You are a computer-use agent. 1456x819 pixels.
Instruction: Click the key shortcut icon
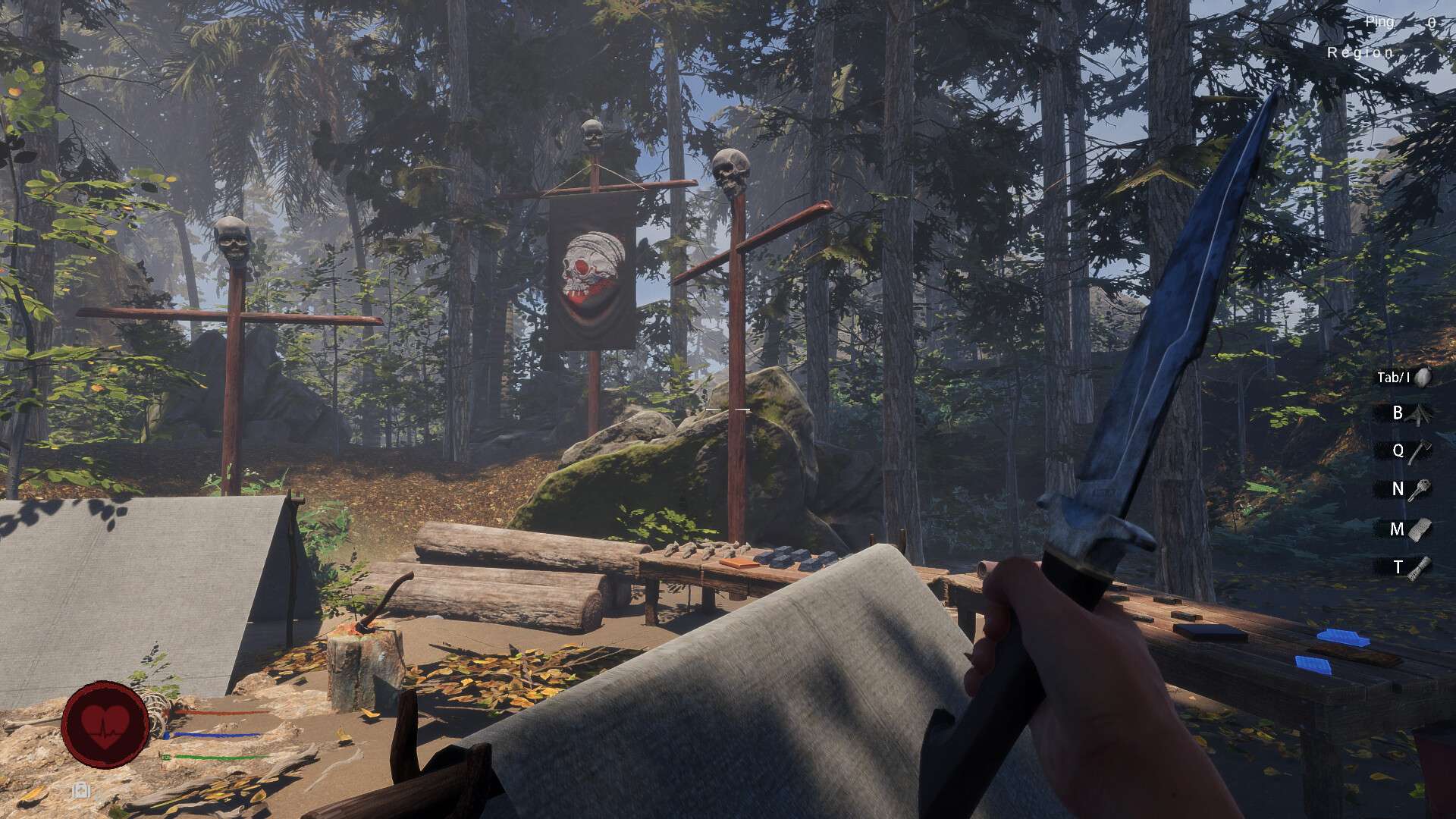coord(1419,490)
